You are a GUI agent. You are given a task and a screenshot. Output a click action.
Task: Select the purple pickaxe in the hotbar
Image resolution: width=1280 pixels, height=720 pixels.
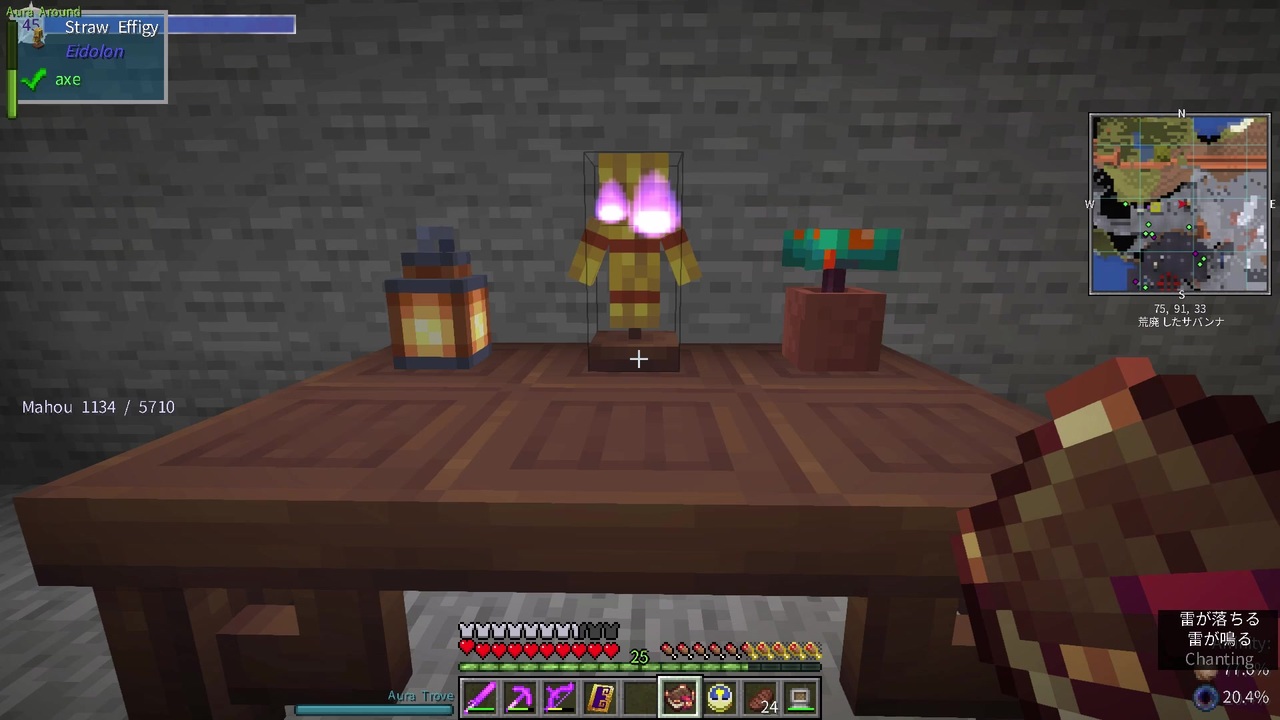519,695
